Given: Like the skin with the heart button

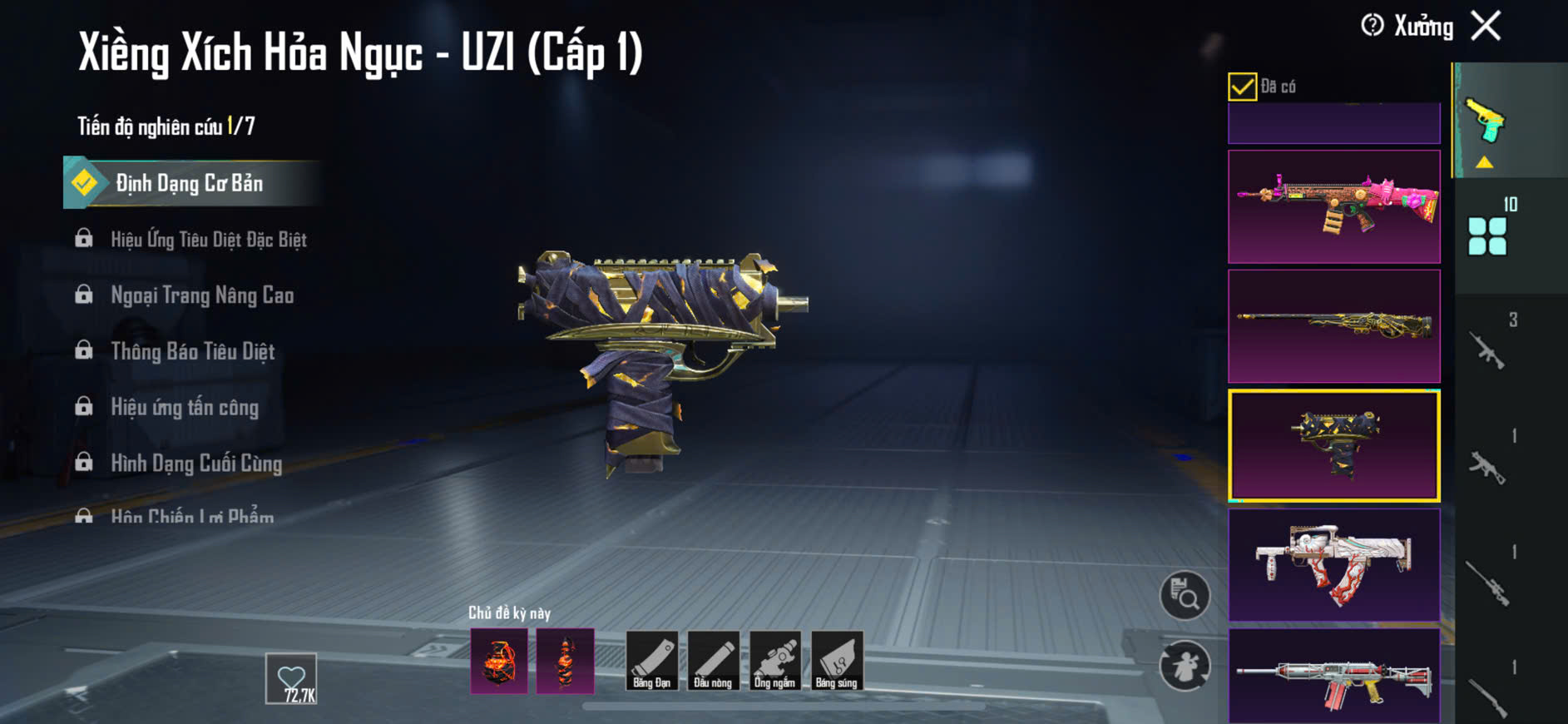Looking at the screenshot, I should point(291,679).
